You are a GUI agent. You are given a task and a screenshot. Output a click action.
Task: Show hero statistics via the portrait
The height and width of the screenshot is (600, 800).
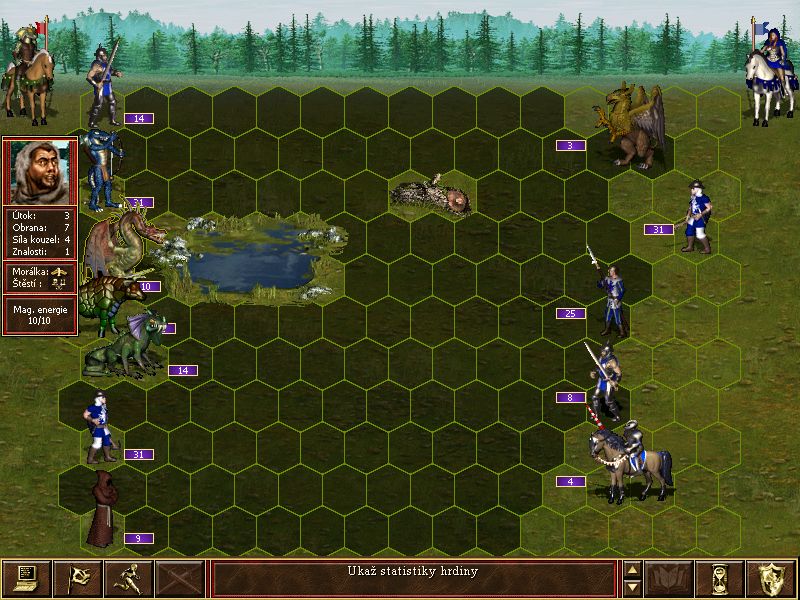pyautogui.click(x=40, y=171)
